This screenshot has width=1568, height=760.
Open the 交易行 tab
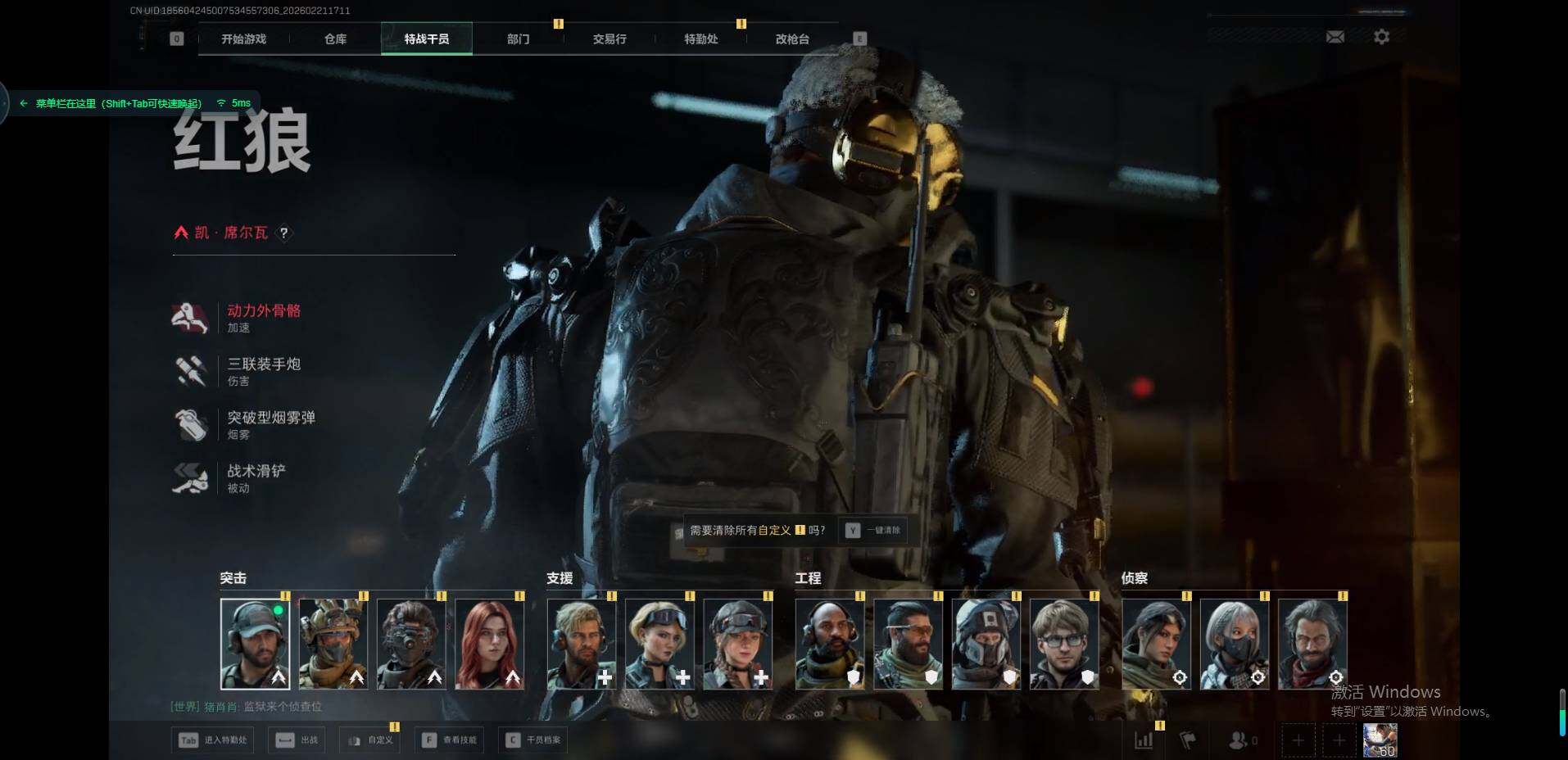610,39
